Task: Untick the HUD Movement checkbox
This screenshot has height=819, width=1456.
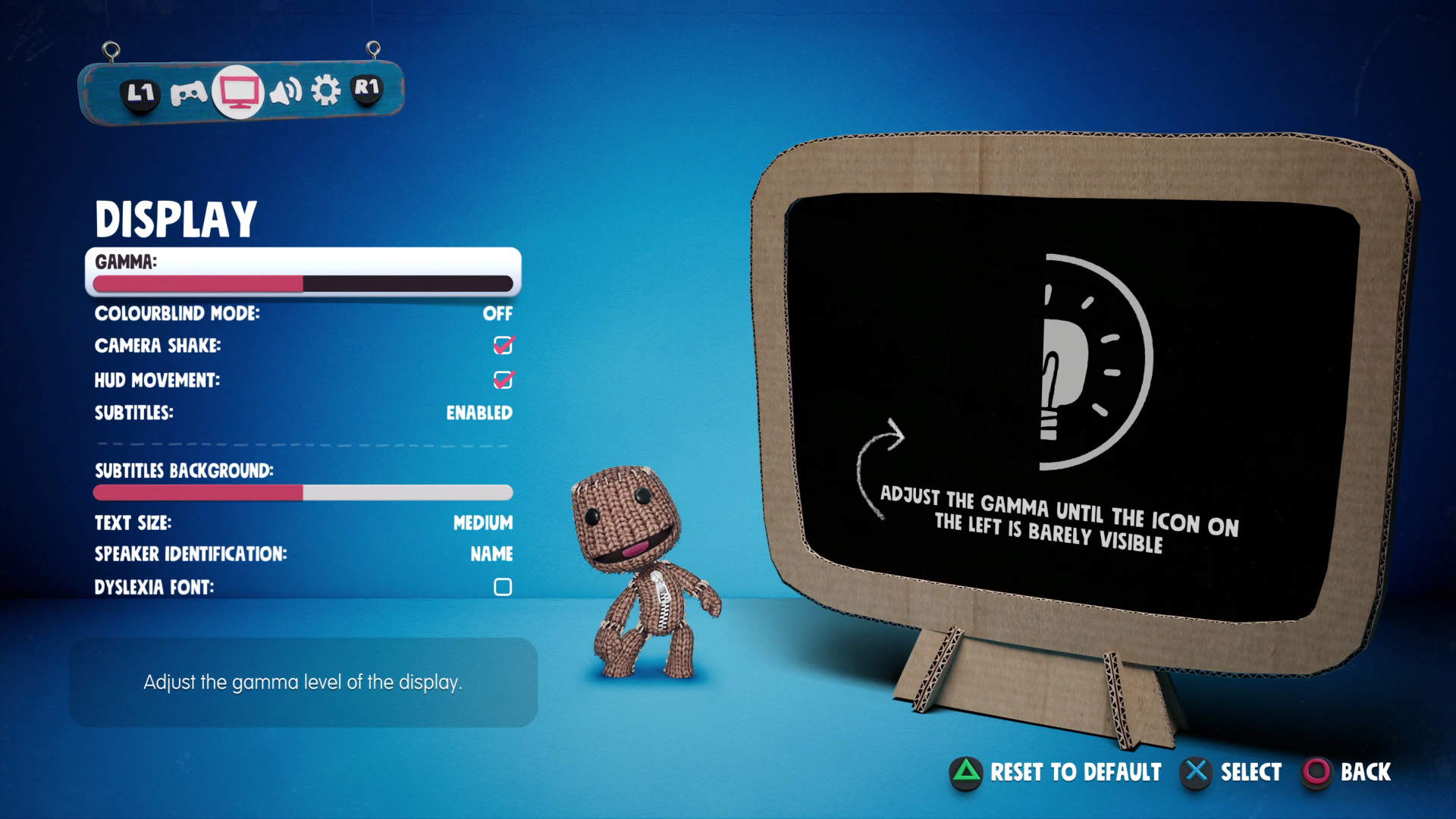Action: click(503, 380)
